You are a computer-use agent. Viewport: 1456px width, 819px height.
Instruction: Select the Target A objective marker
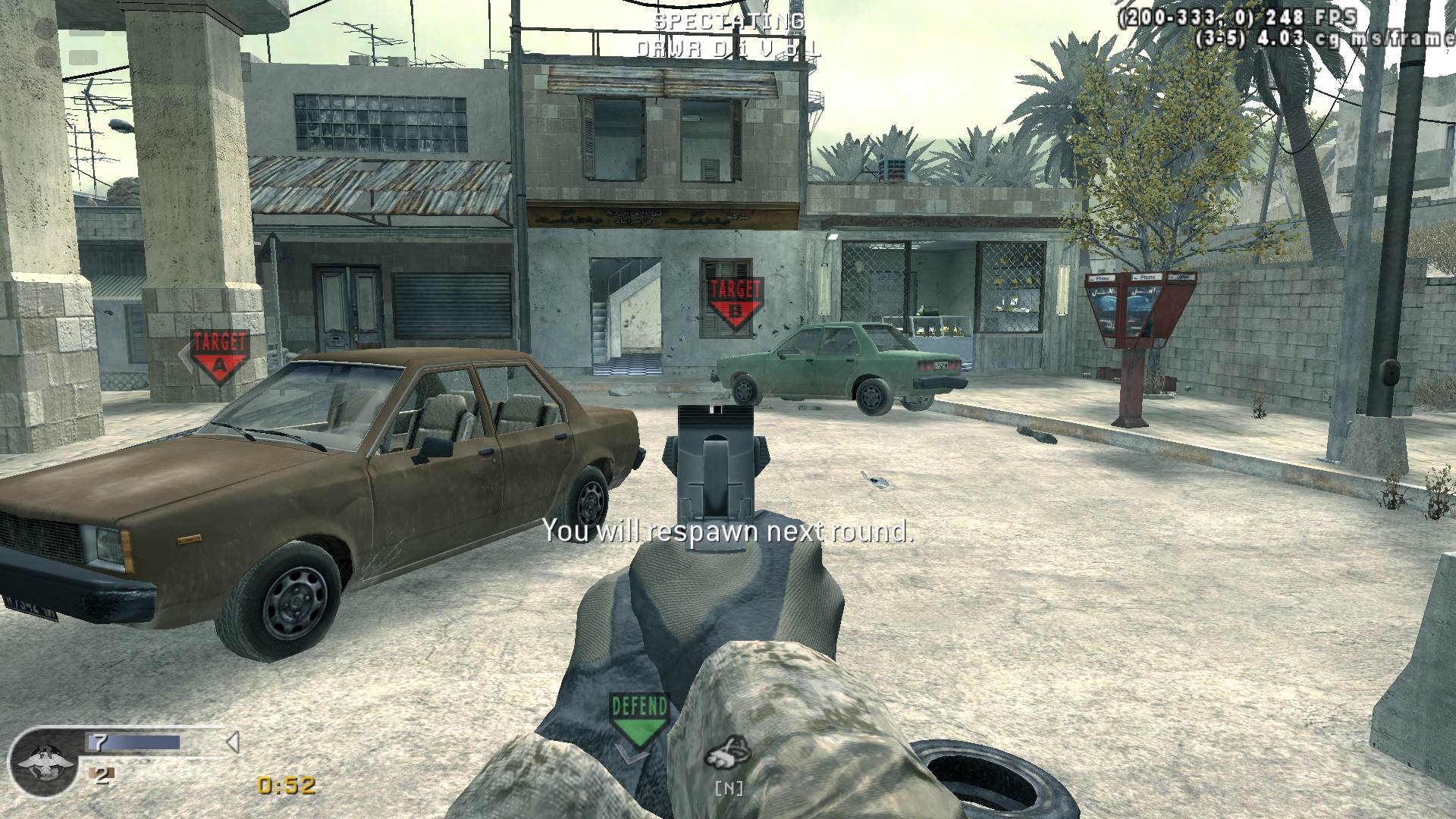[219, 355]
